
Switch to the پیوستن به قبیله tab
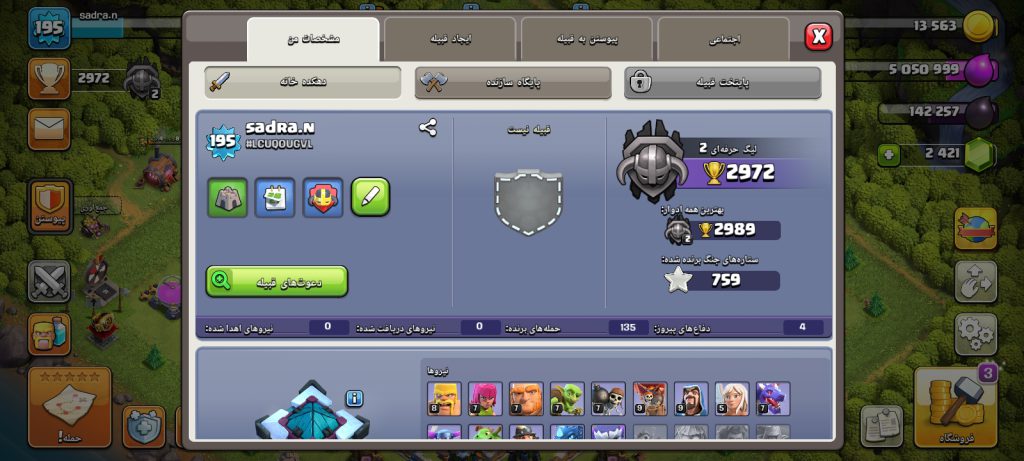pos(587,39)
